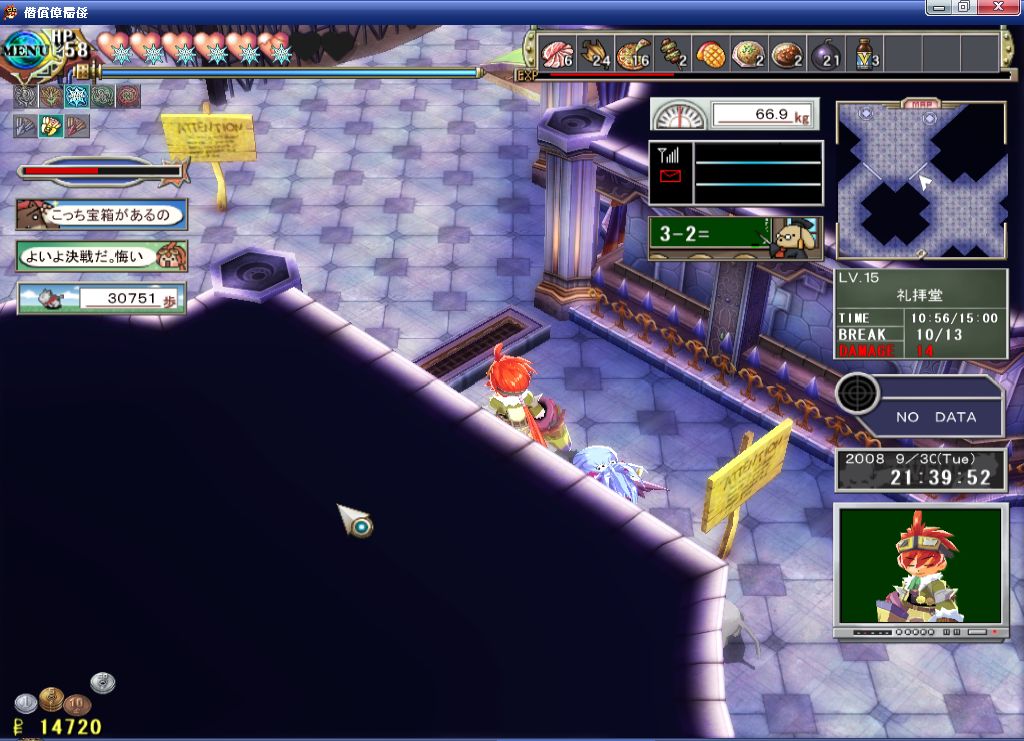The image size is (1024, 741).
Task: Click the character portrait monitor
Action: [x=920, y=564]
